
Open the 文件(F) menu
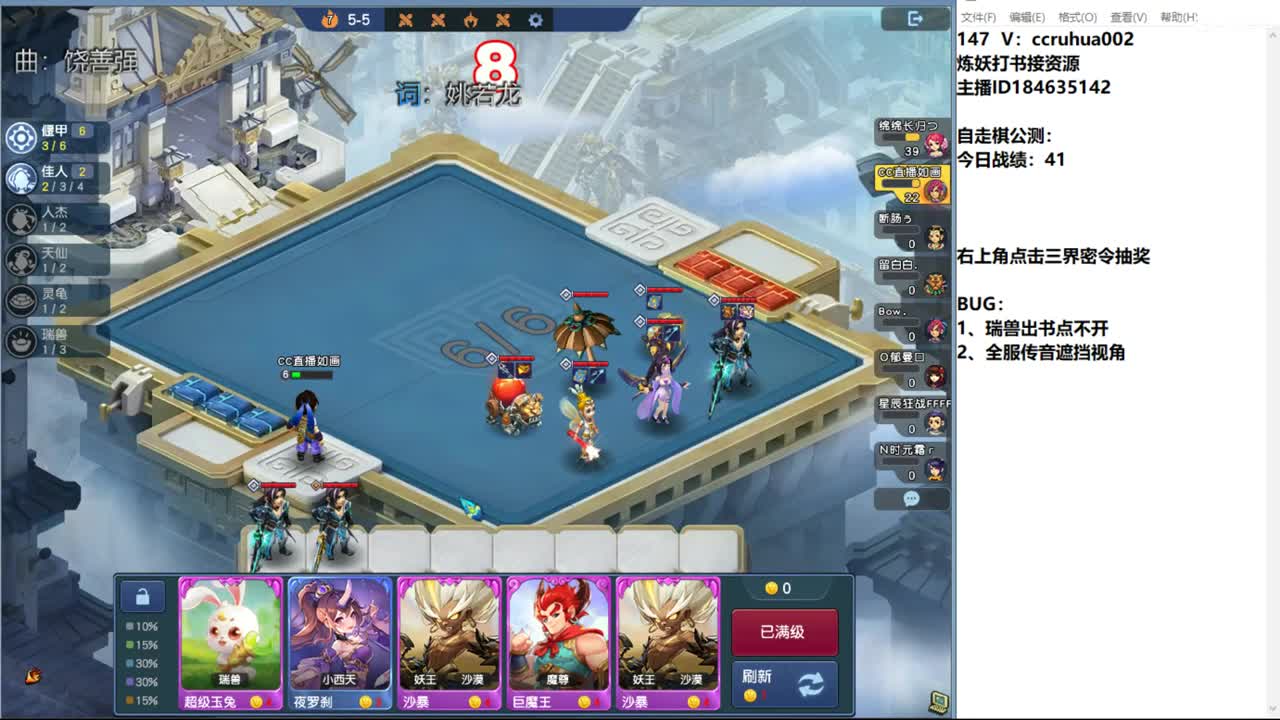pos(977,17)
